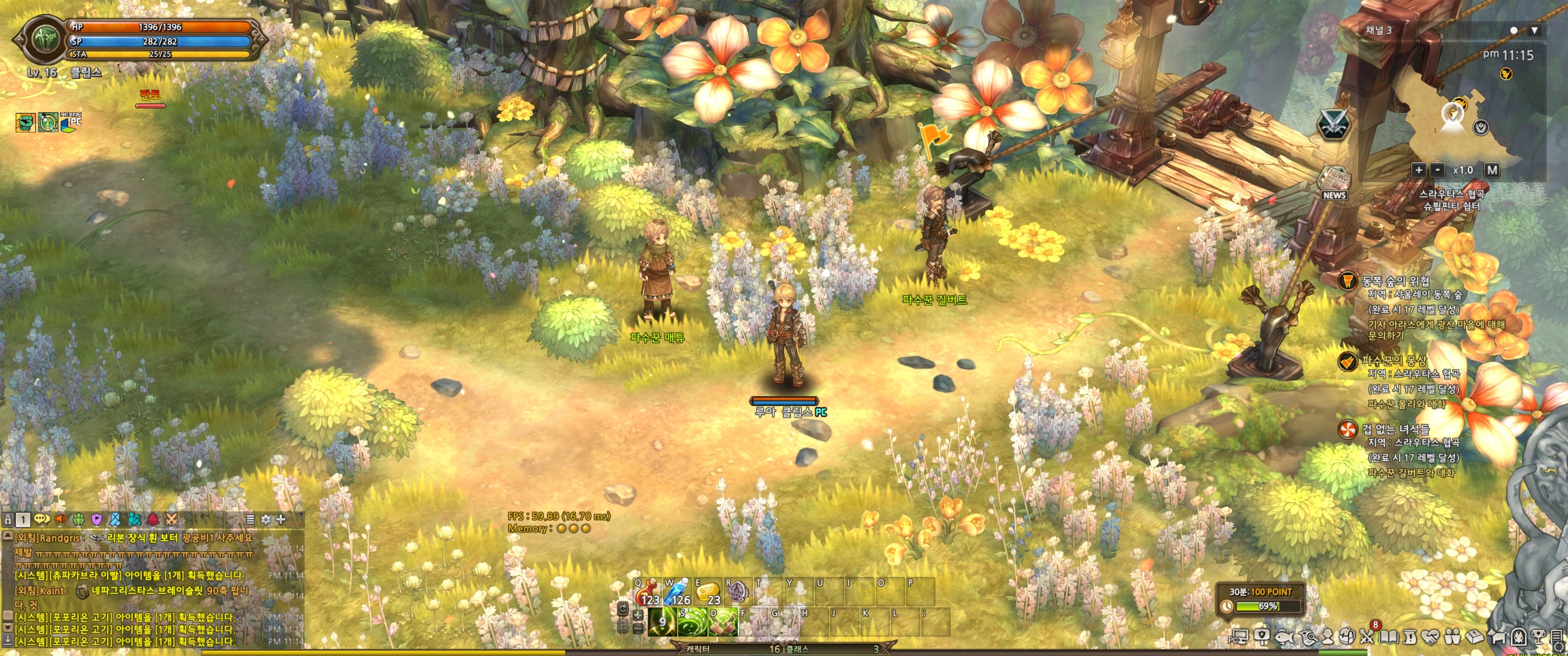The height and width of the screenshot is (656, 1568).
Task: Zoom out the minimap with the minus button
Action: pos(1437,170)
